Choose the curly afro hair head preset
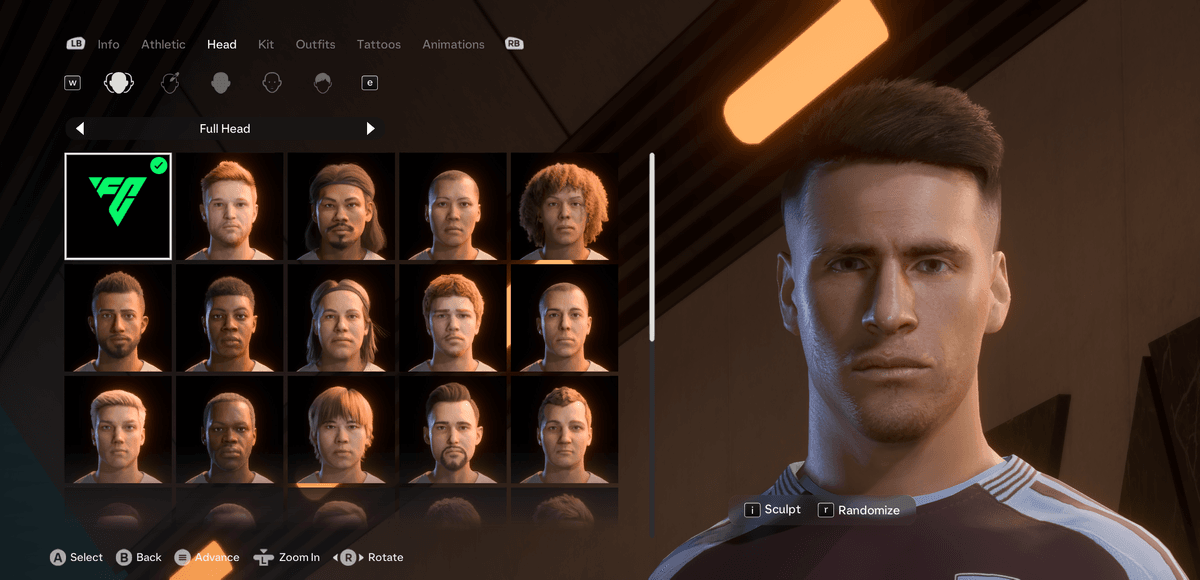Image resolution: width=1200 pixels, height=580 pixels. tap(564, 206)
